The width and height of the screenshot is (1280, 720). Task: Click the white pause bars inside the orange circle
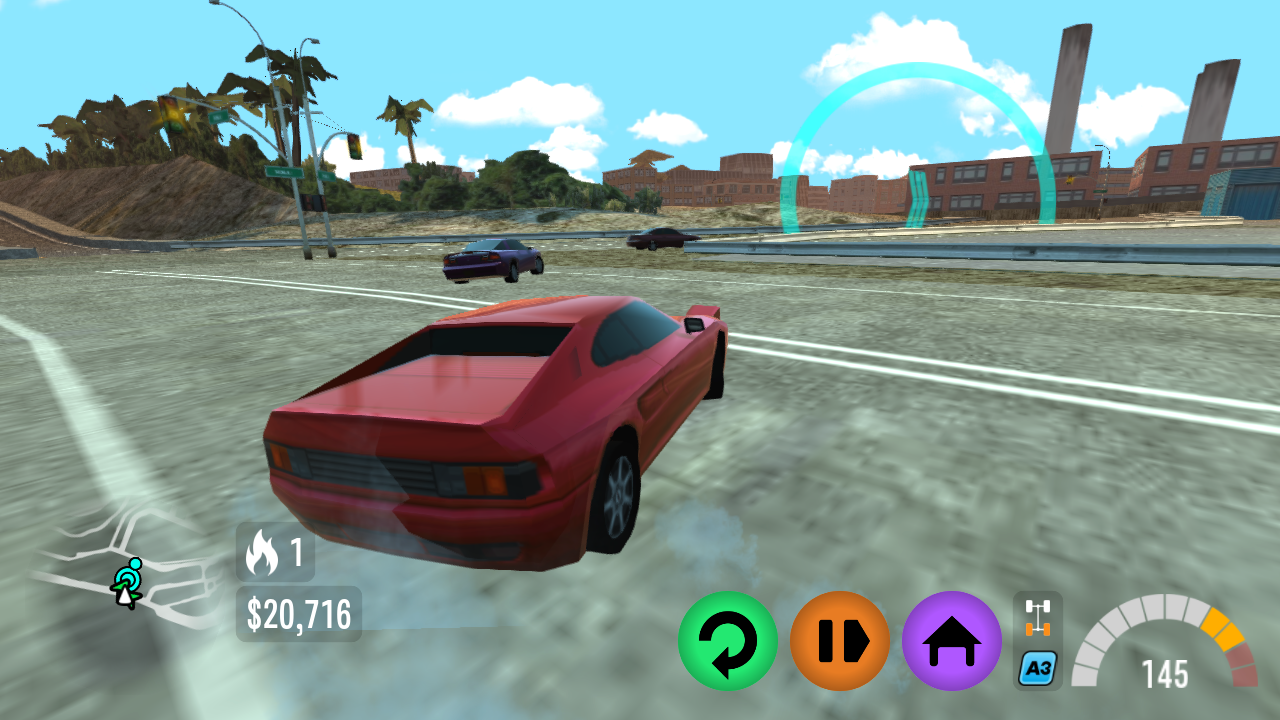838,640
